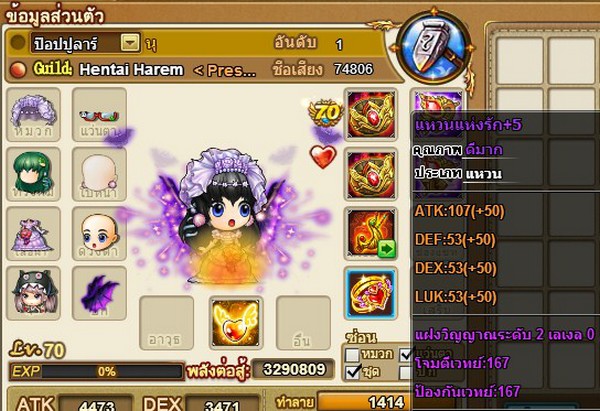The height and width of the screenshot is (411, 600).
Task: Select the red serpent item with green arrow
Action: (x=369, y=232)
